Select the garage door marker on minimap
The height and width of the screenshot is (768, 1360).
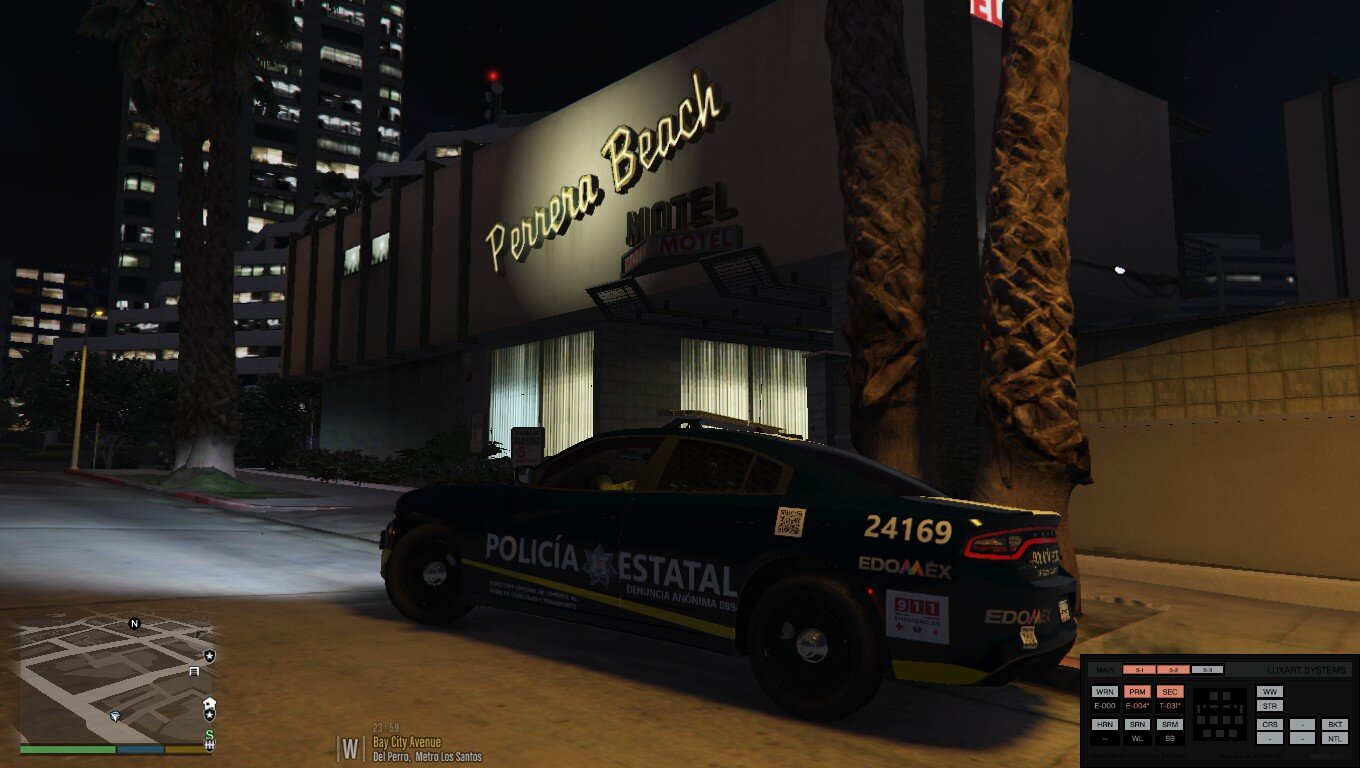[194, 672]
